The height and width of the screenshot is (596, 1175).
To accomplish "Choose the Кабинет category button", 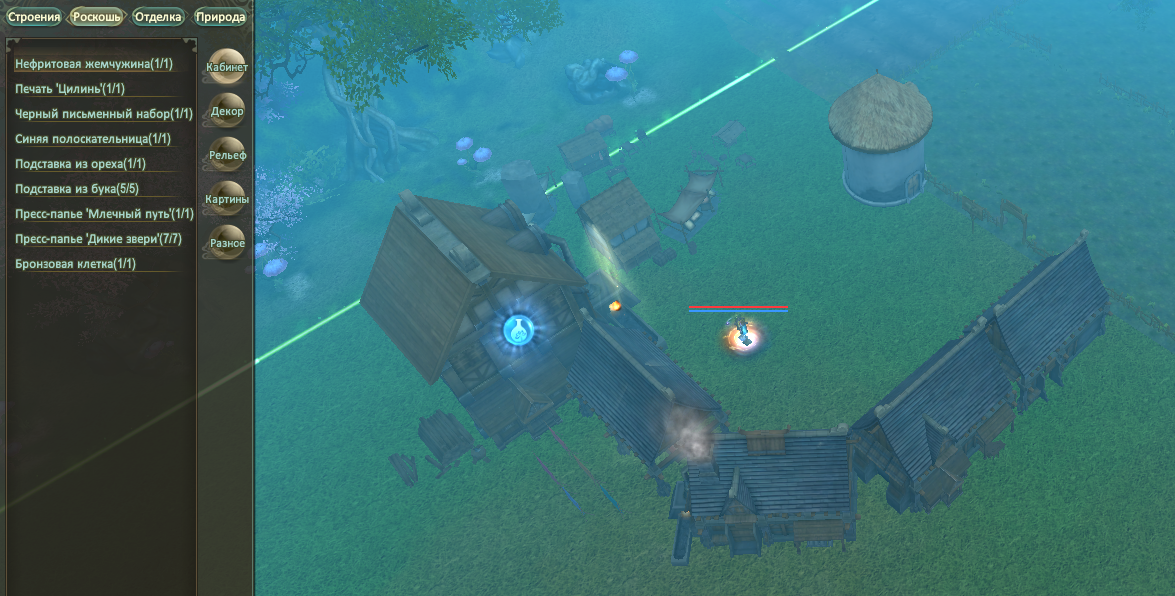I will (226, 67).
